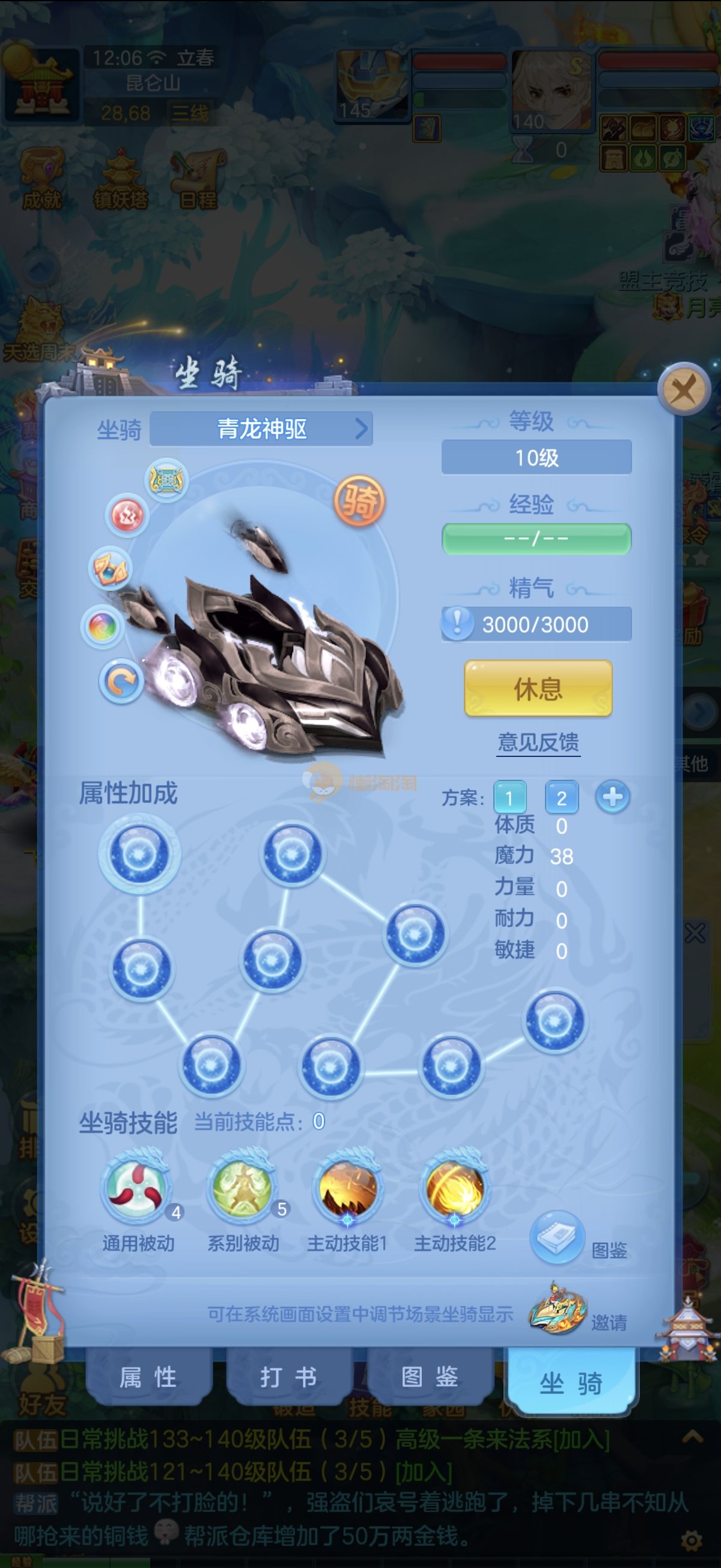Close the 坐骑 mount panel

pyautogui.click(x=684, y=389)
